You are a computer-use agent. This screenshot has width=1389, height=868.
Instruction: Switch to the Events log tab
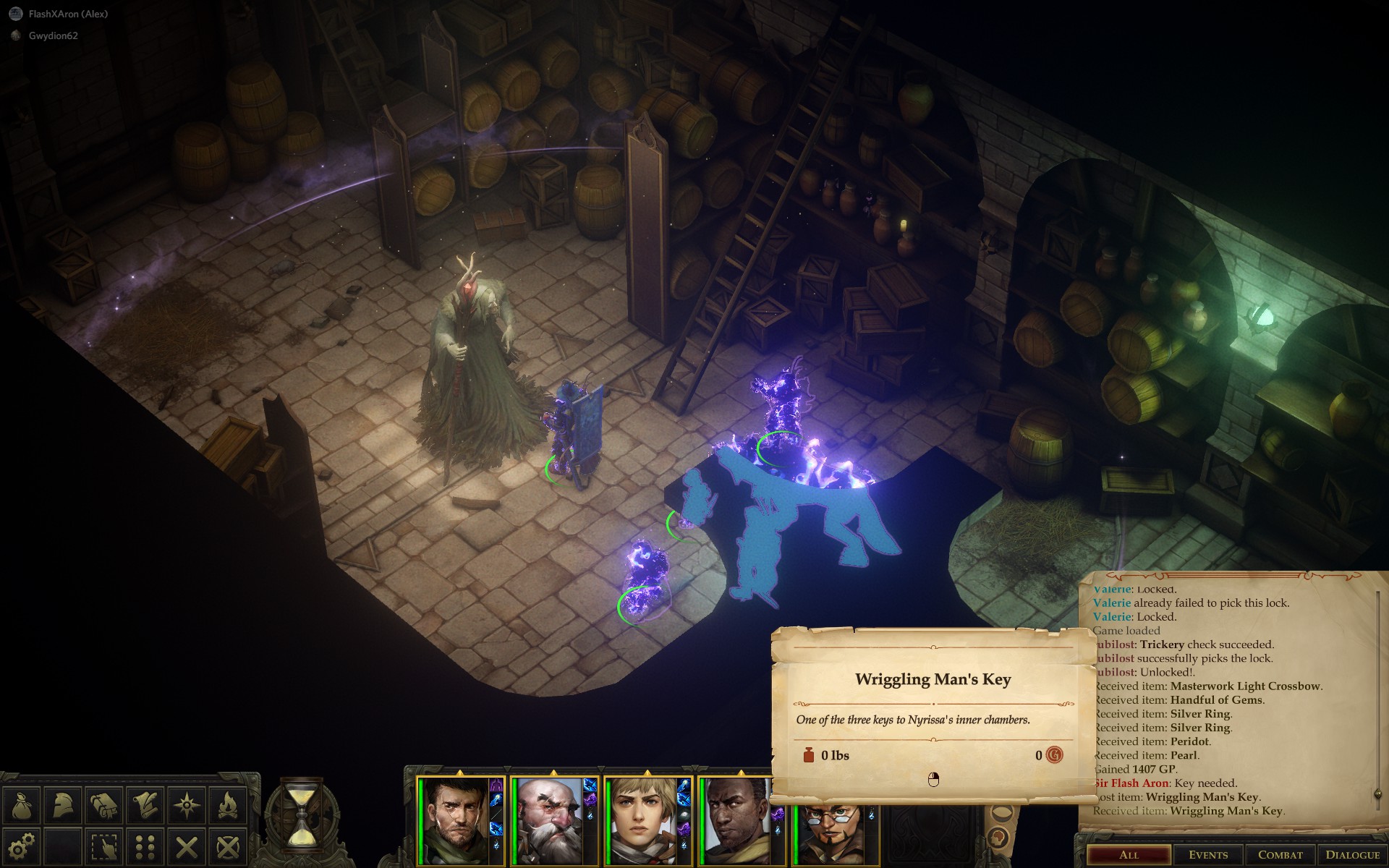pos(1210,854)
